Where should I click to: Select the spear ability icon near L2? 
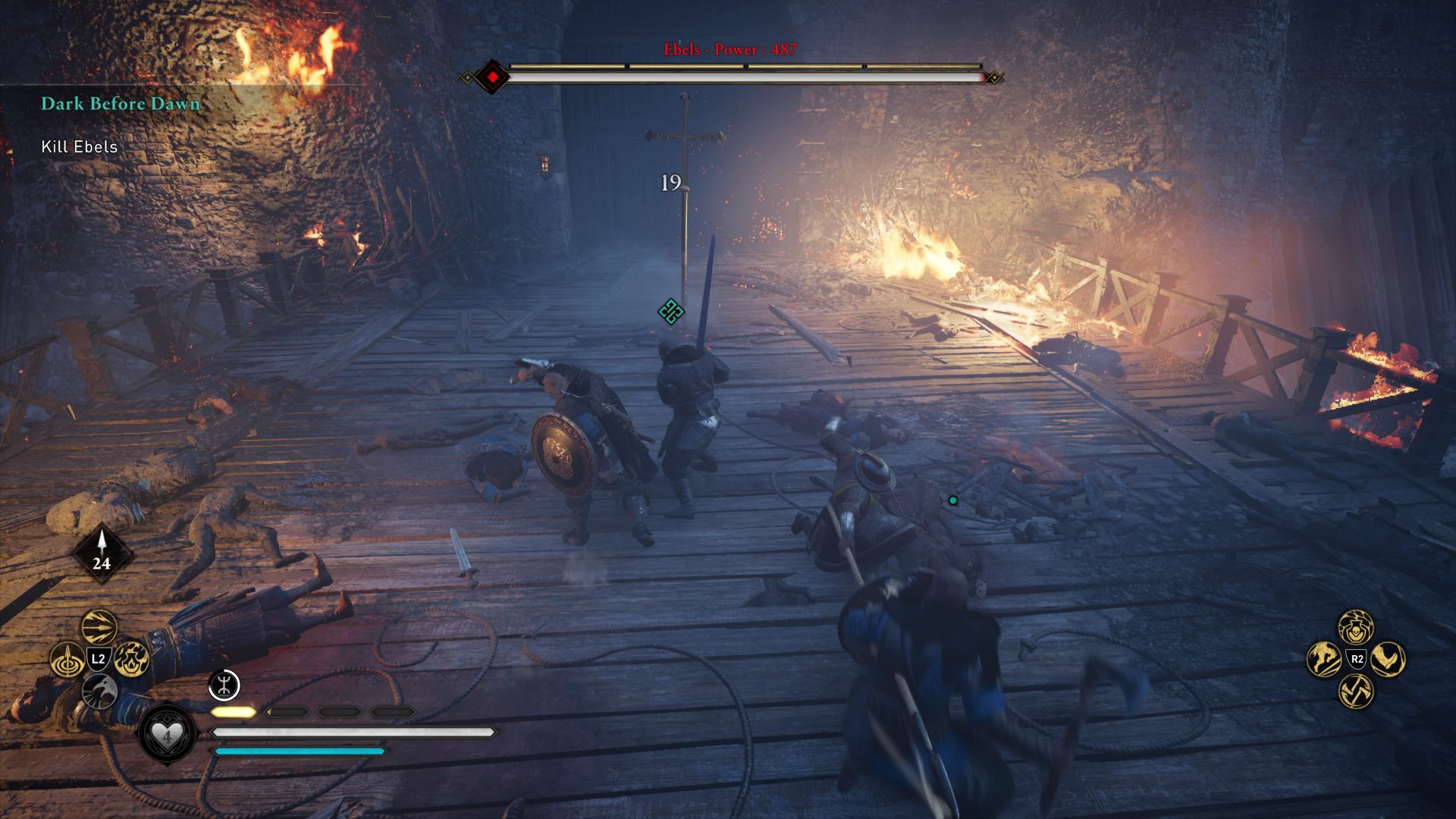[x=68, y=659]
